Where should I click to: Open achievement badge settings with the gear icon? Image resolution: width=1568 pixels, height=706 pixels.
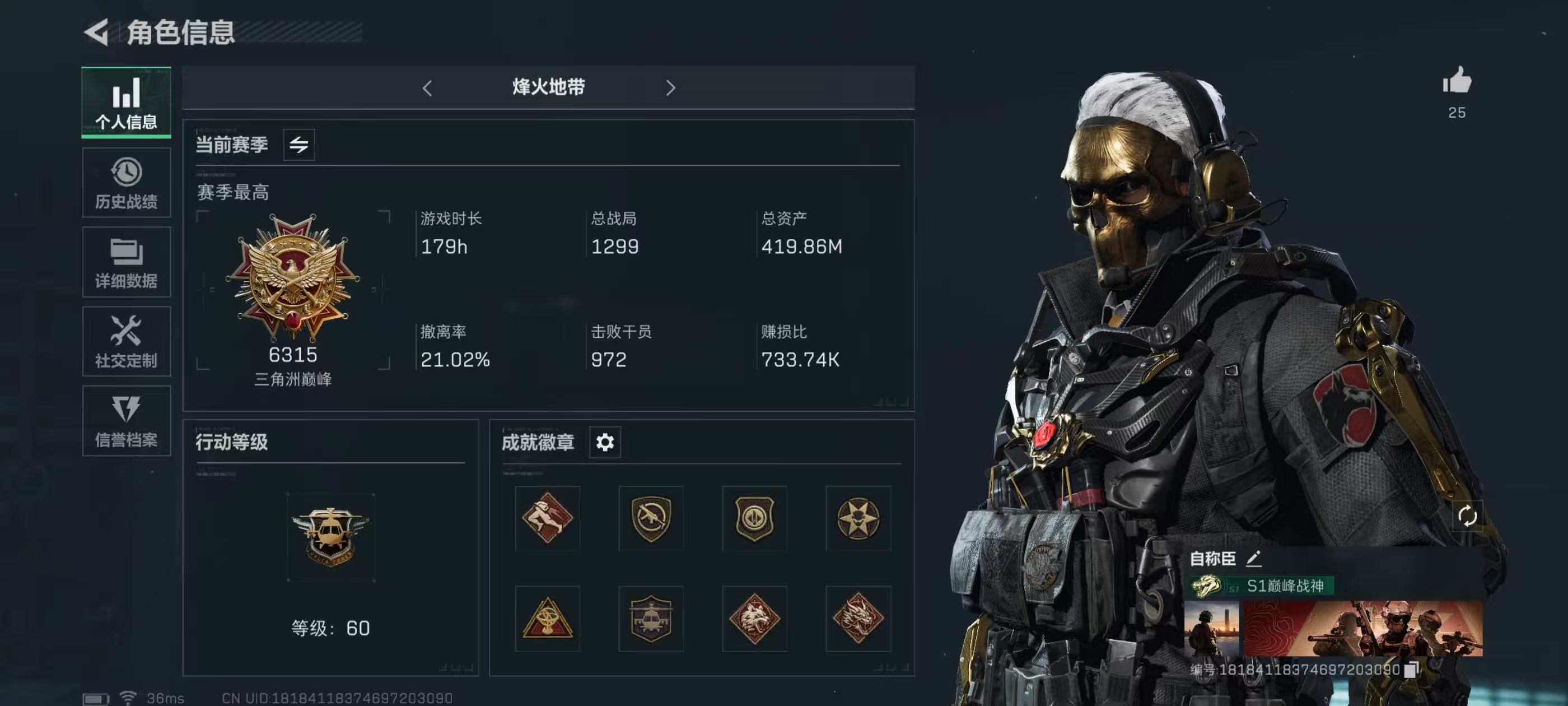click(x=604, y=443)
